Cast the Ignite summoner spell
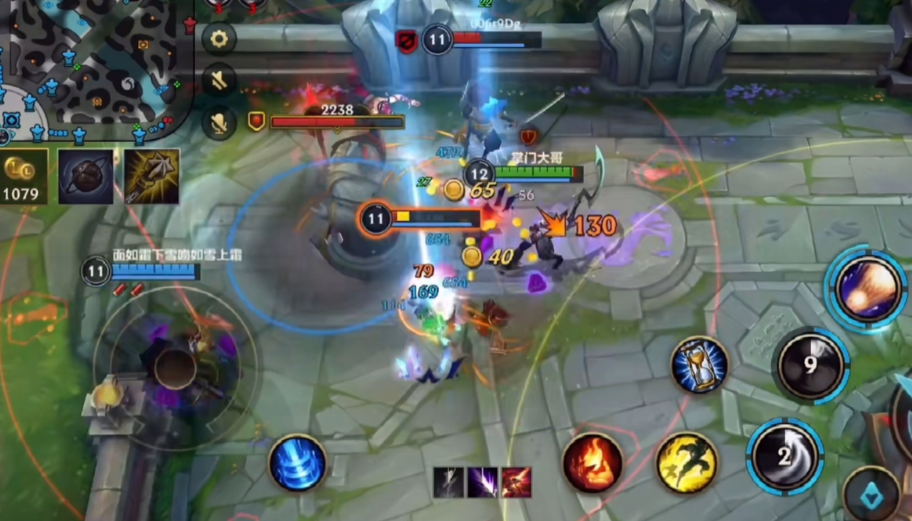This screenshot has height=521, width=912. 592,463
